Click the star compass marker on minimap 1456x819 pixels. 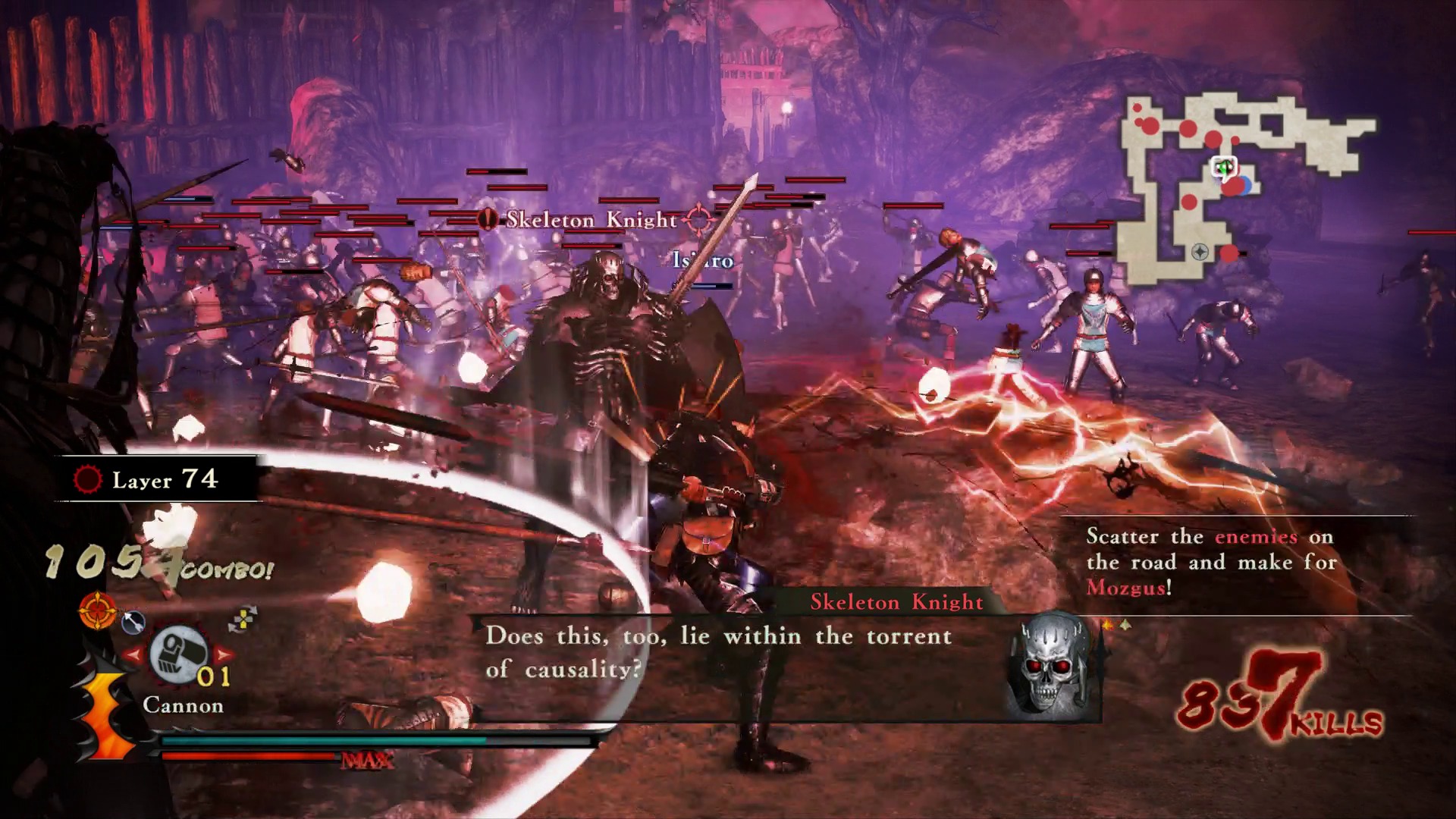point(1200,252)
